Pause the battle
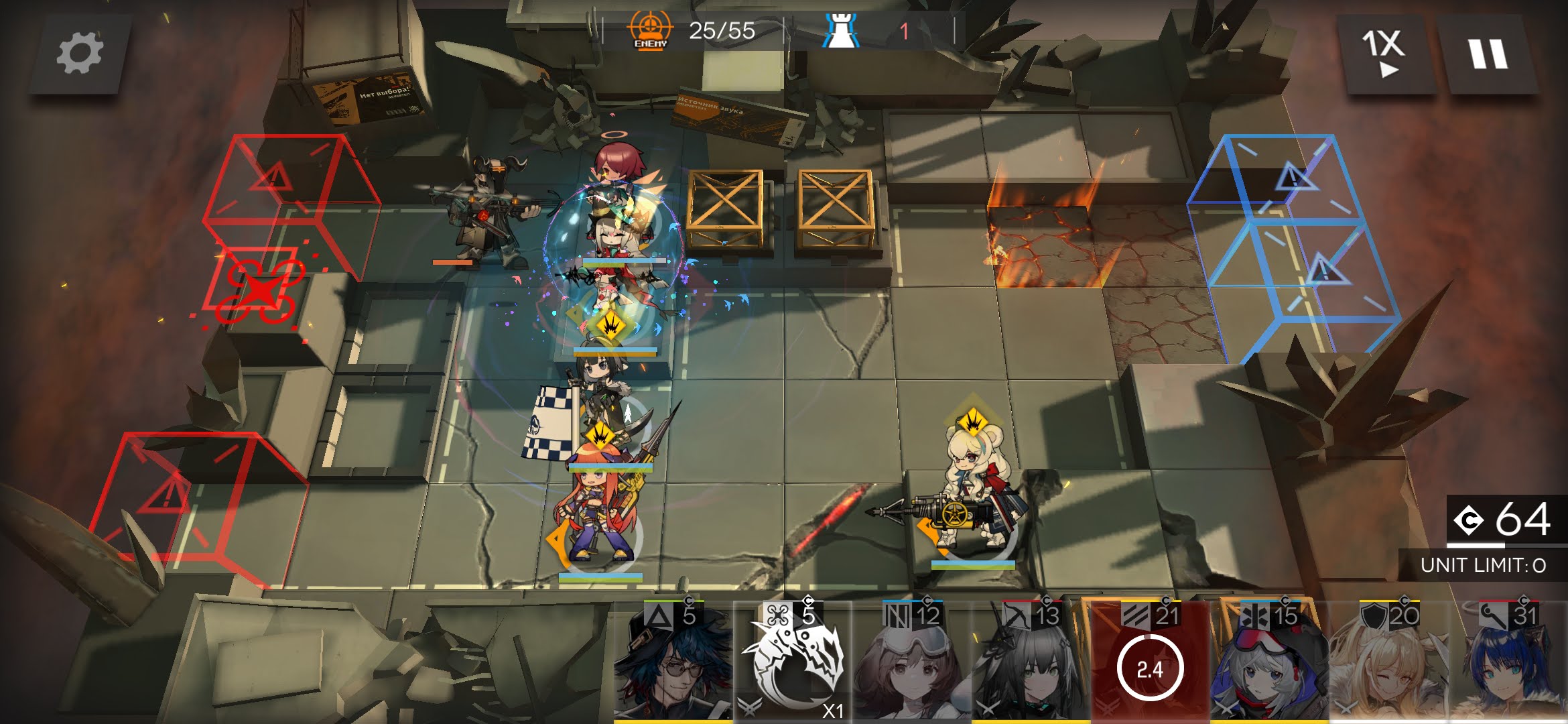1568x724 pixels. (x=1488, y=54)
